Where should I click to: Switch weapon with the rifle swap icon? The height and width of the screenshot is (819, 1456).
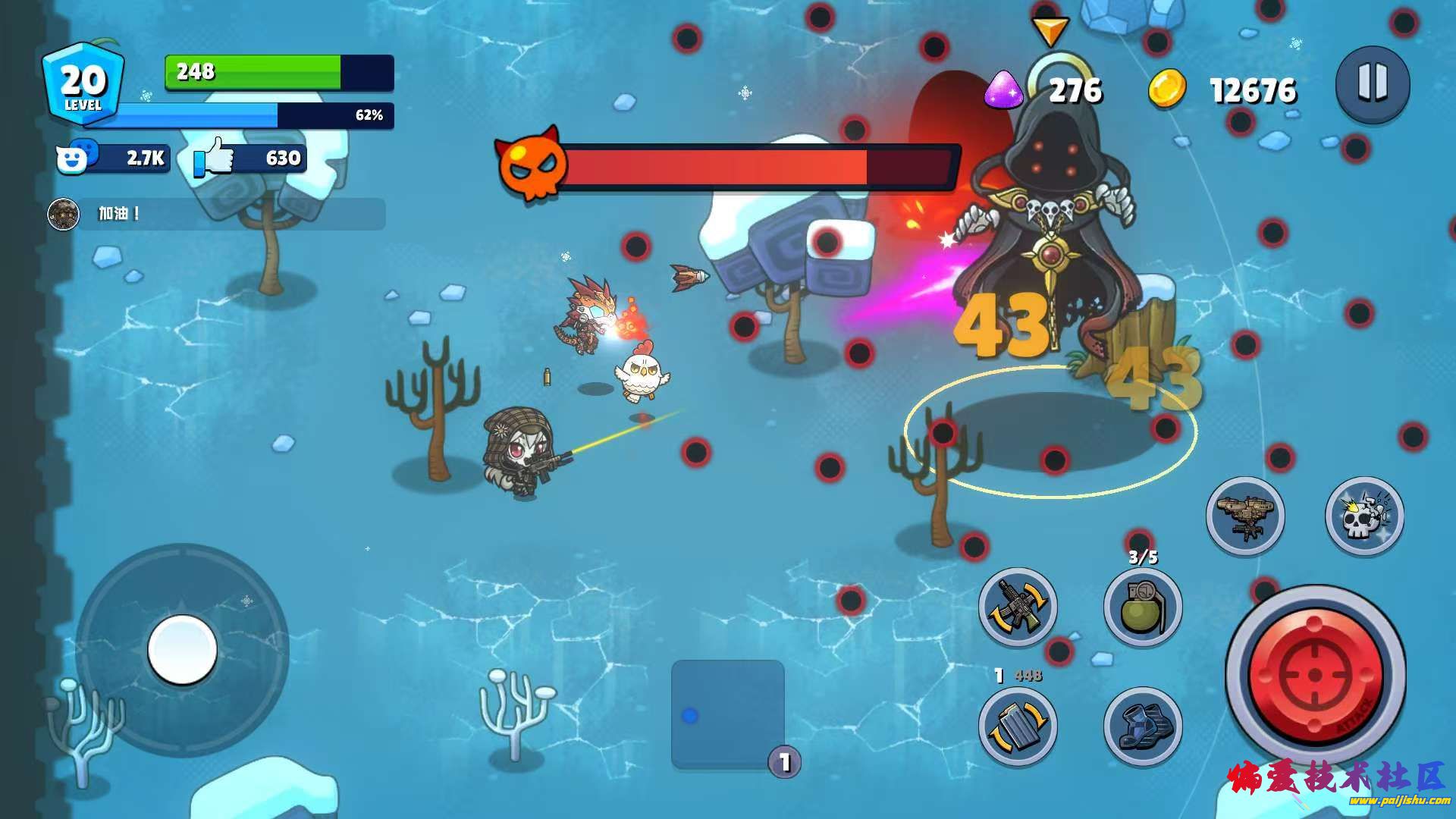1018,607
